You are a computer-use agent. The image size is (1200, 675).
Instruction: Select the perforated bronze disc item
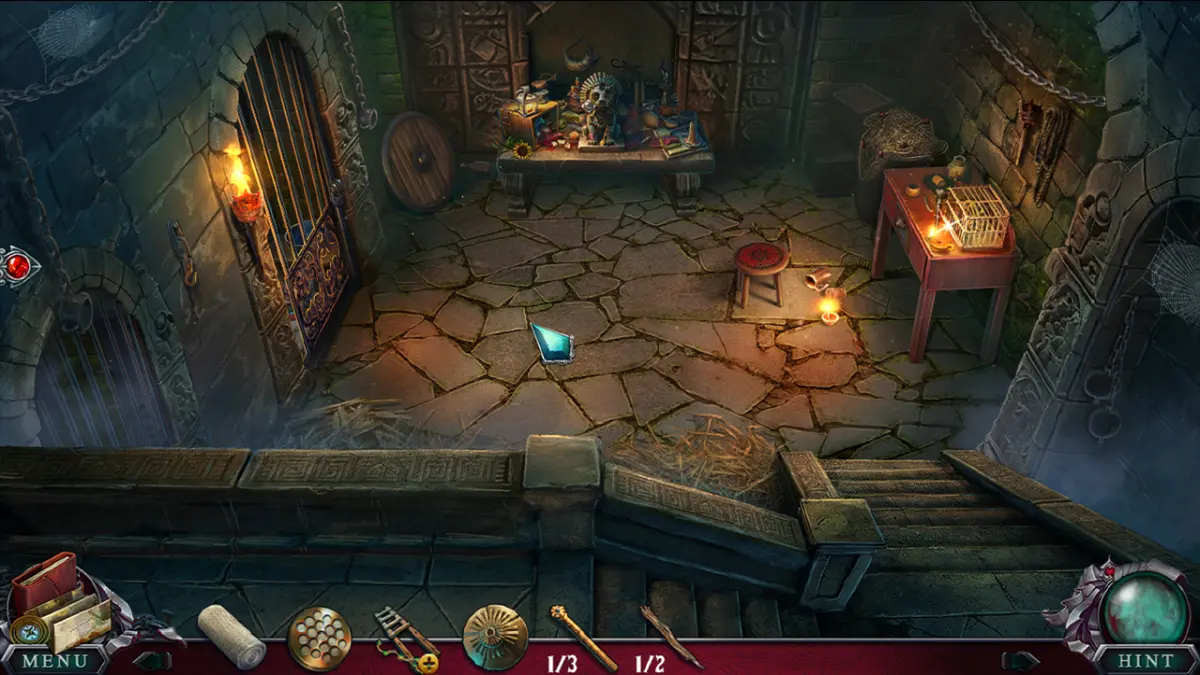tap(320, 638)
